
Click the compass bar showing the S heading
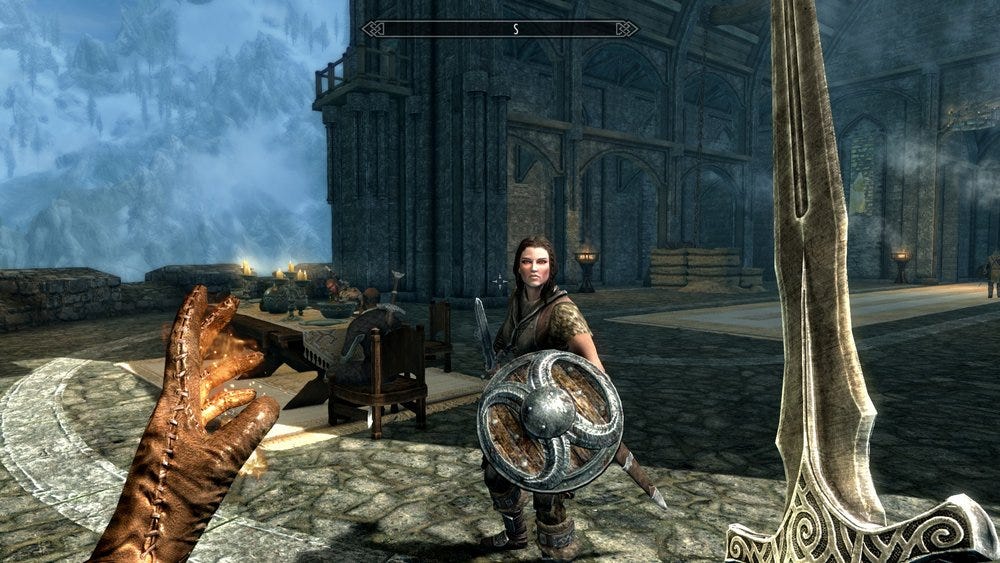500,29
